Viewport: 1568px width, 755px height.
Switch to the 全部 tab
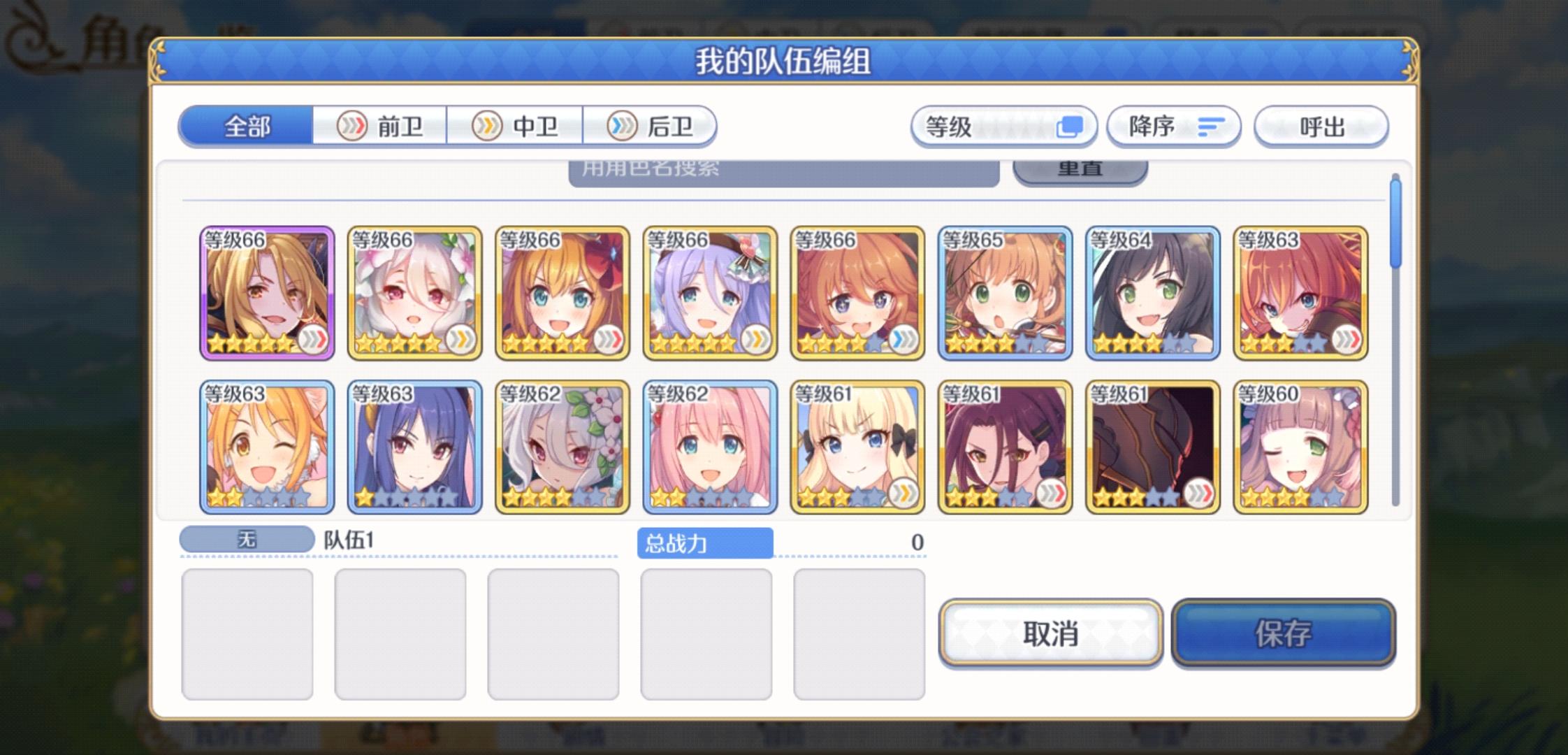pyautogui.click(x=245, y=127)
